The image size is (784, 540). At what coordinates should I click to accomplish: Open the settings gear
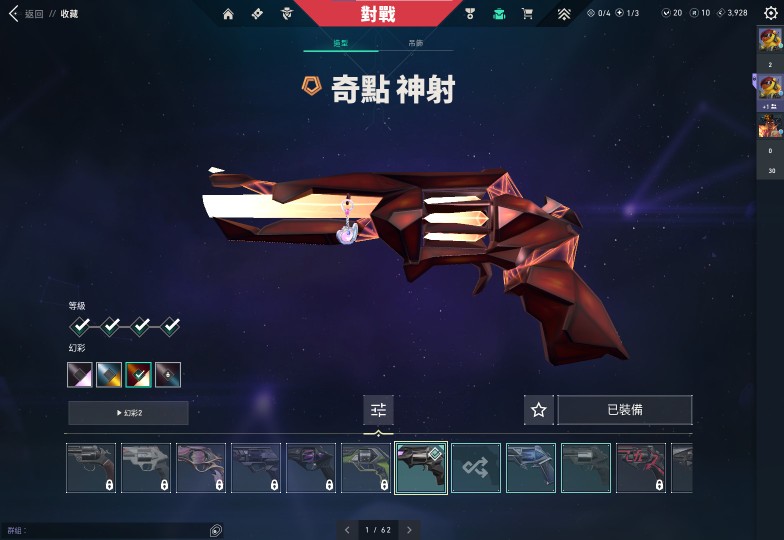[770, 14]
